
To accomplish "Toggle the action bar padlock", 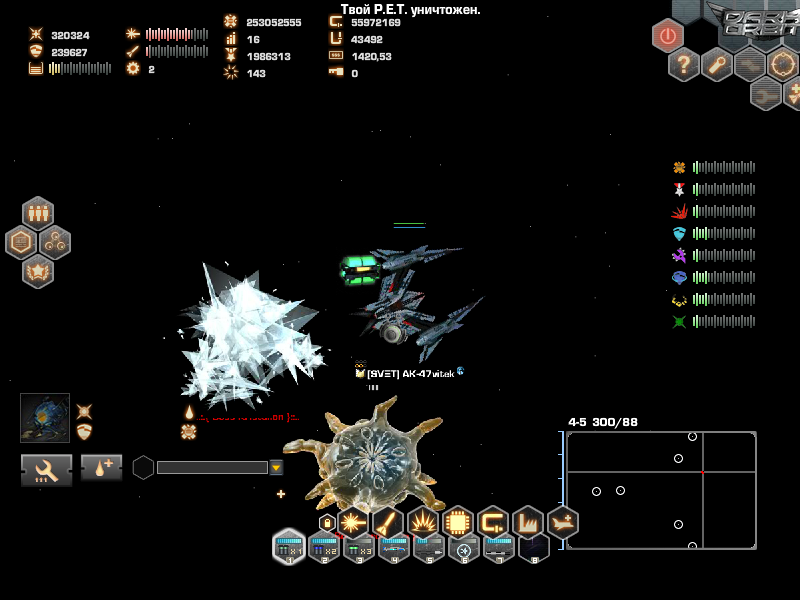I will (326, 522).
